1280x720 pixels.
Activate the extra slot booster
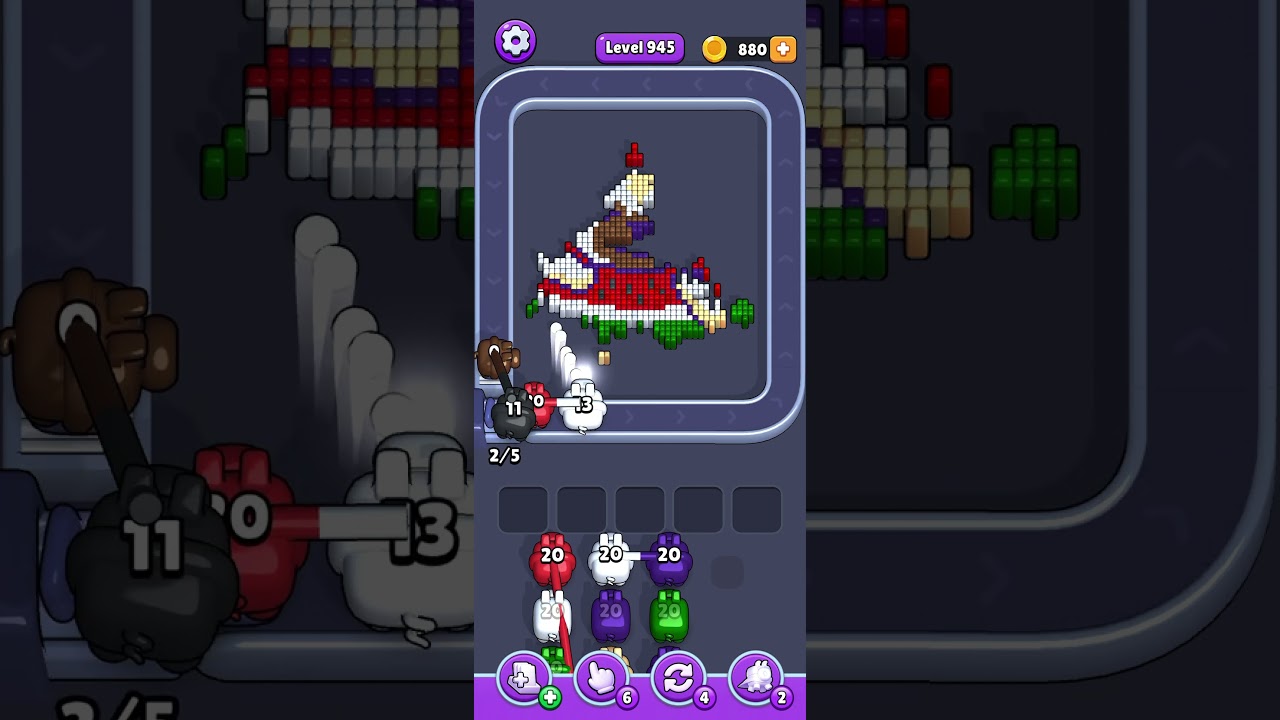coord(524,679)
